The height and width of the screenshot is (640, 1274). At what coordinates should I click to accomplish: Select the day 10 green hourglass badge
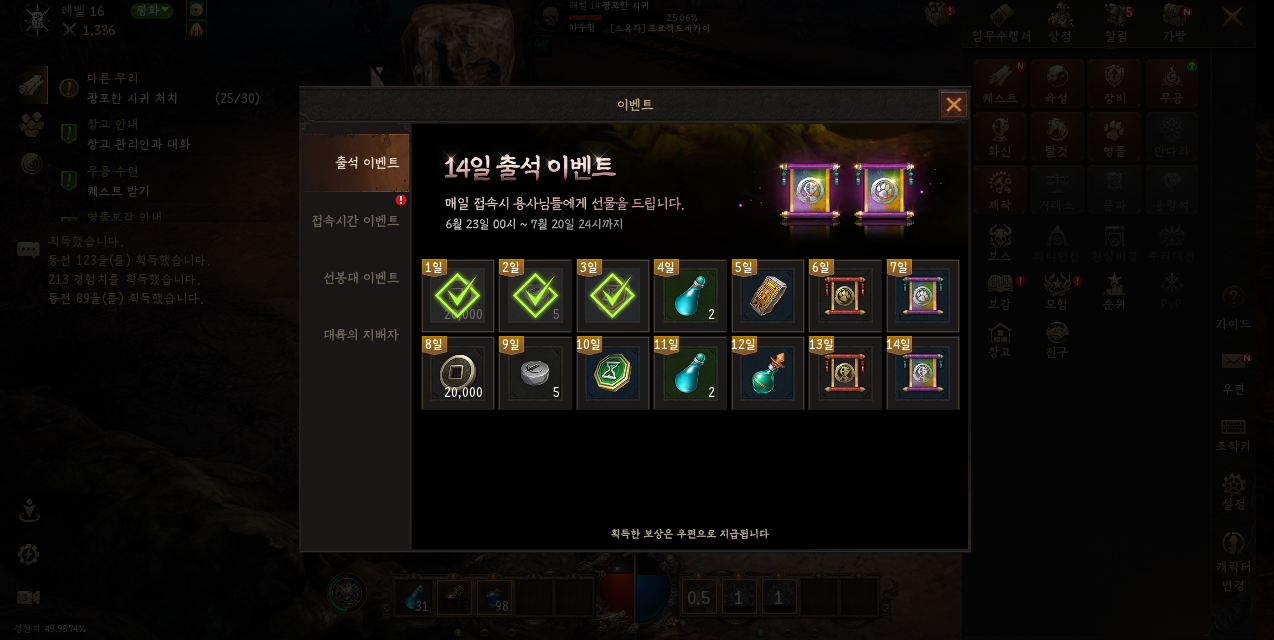click(613, 374)
